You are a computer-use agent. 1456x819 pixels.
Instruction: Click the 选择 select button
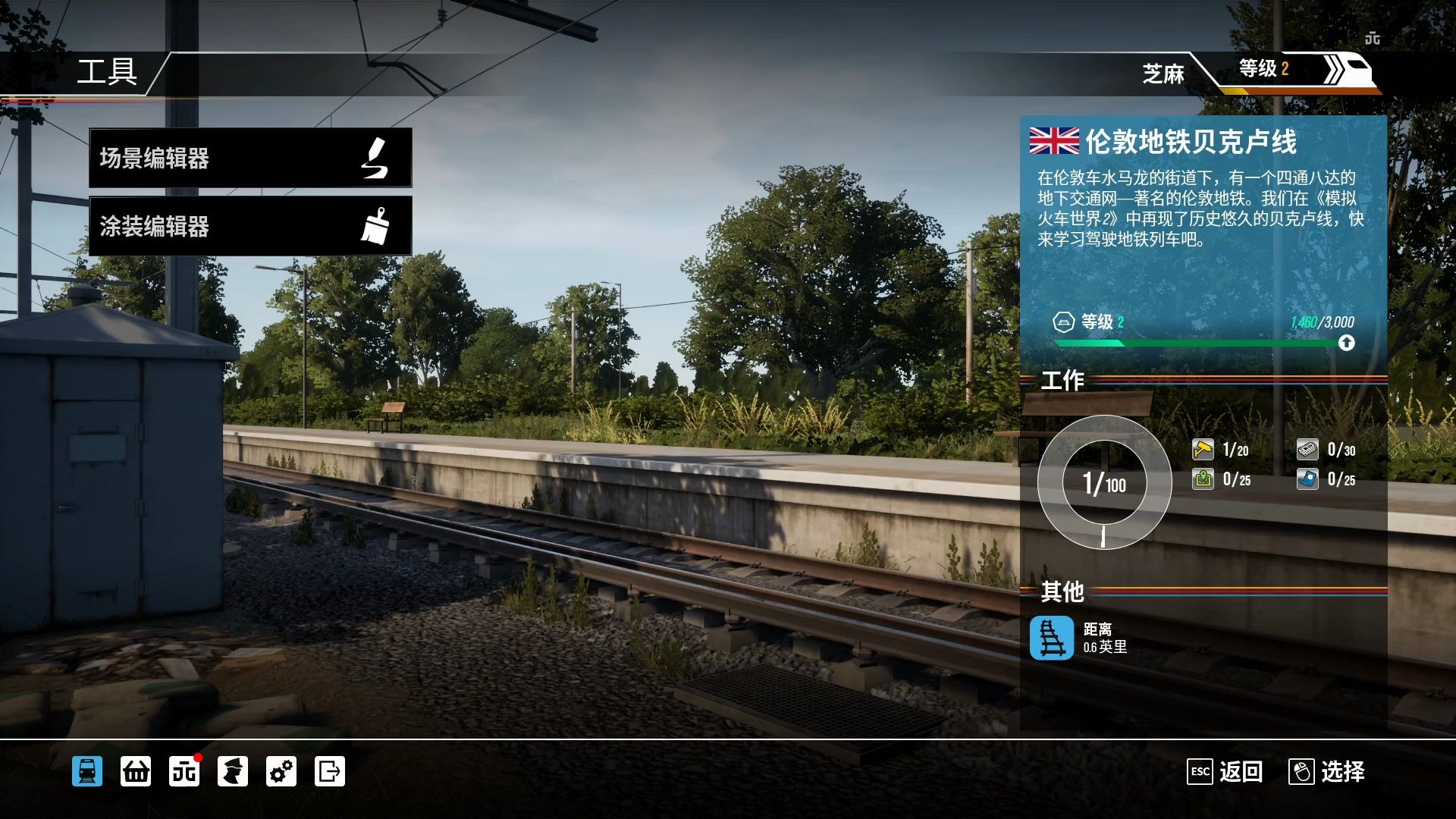click(1327, 772)
